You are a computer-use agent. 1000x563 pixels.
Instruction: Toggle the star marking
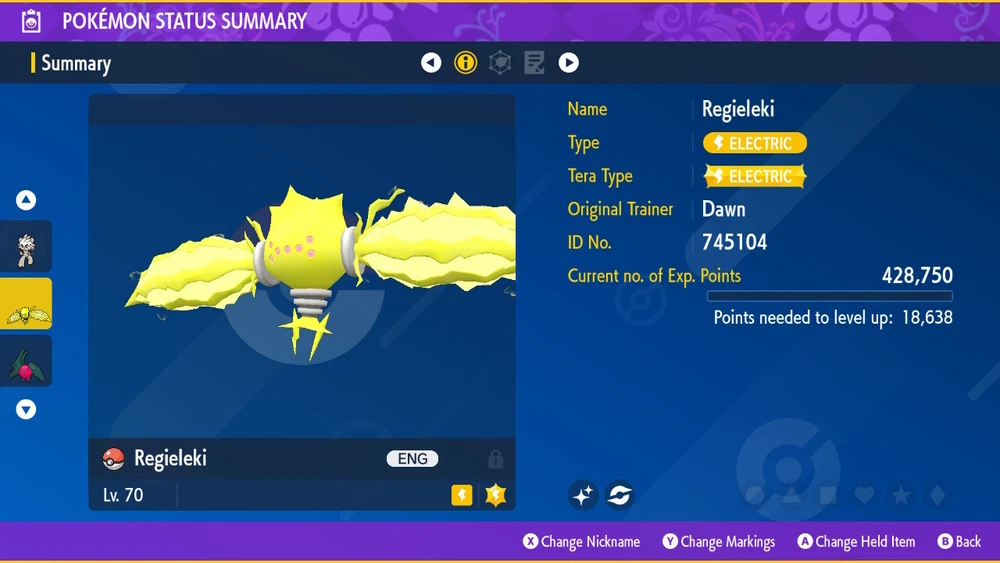coord(901,495)
